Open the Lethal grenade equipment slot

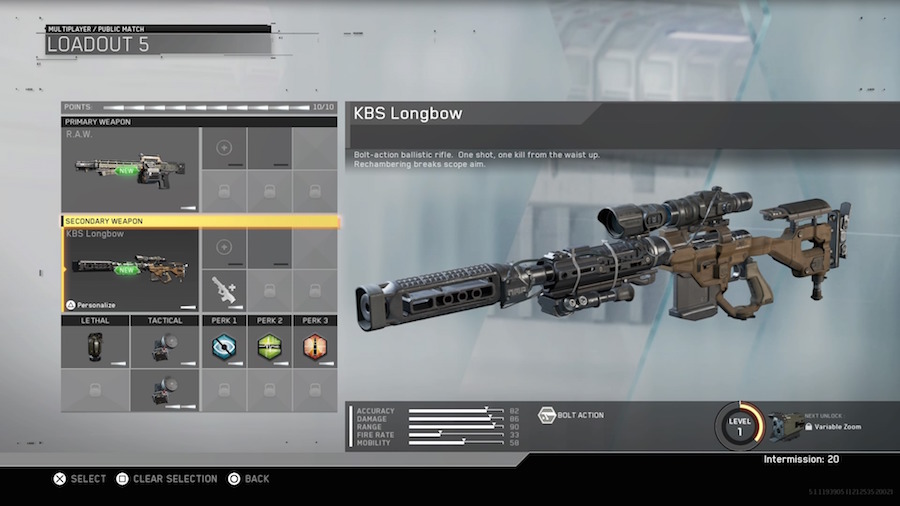[95, 348]
